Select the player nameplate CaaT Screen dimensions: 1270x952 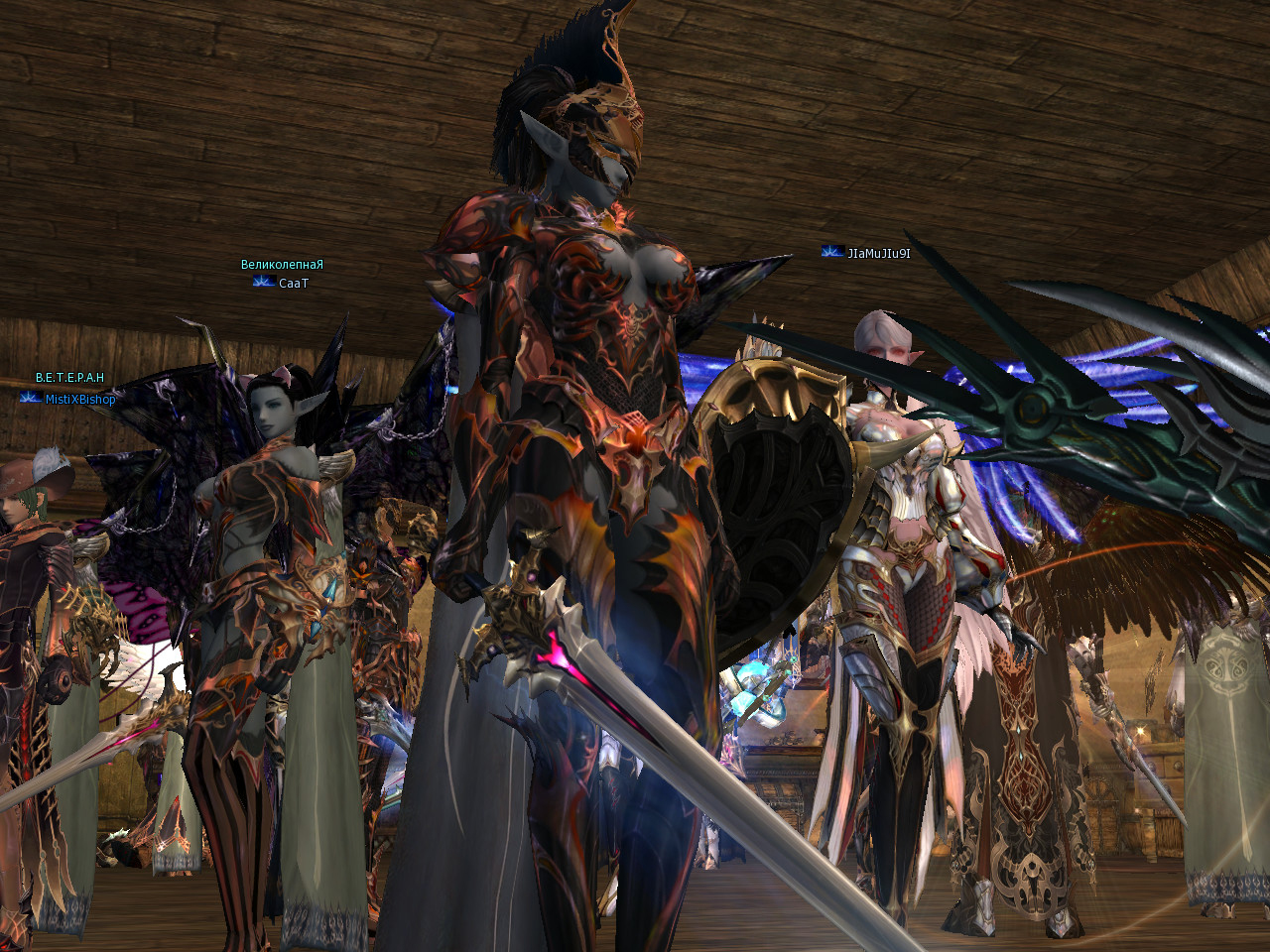(x=293, y=284)
